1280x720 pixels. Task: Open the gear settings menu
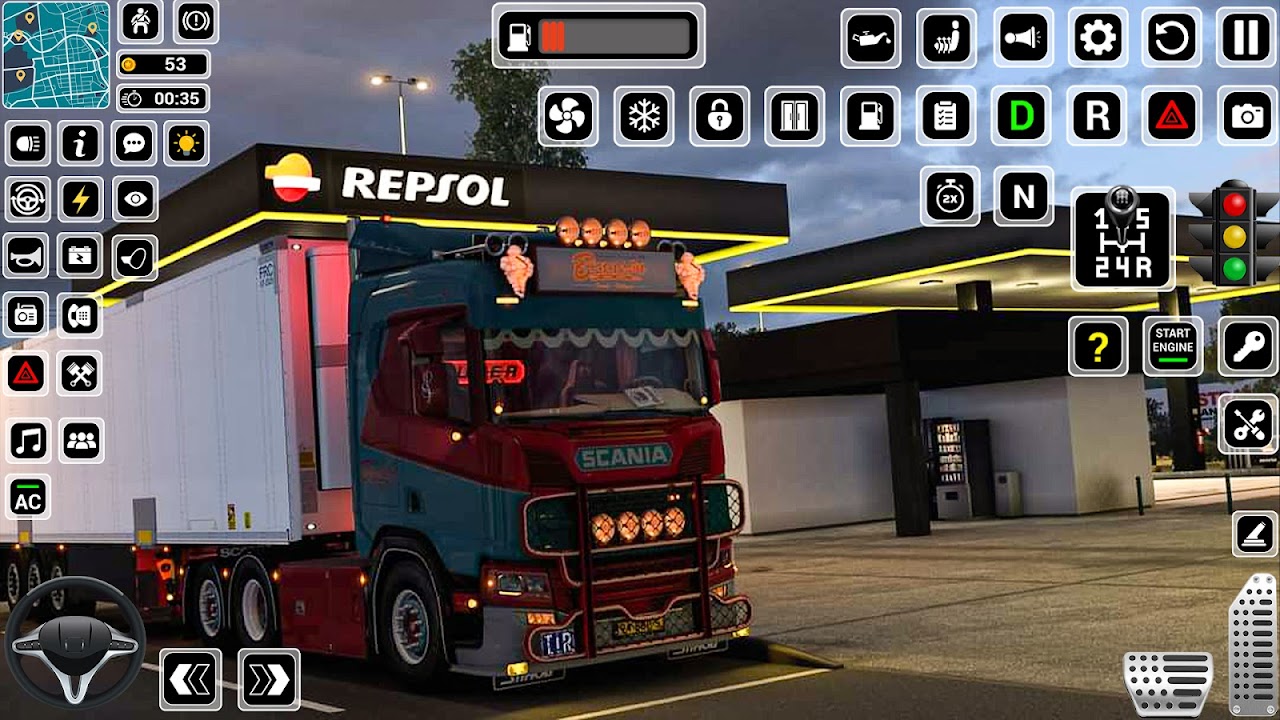[x=1097, y=39]
